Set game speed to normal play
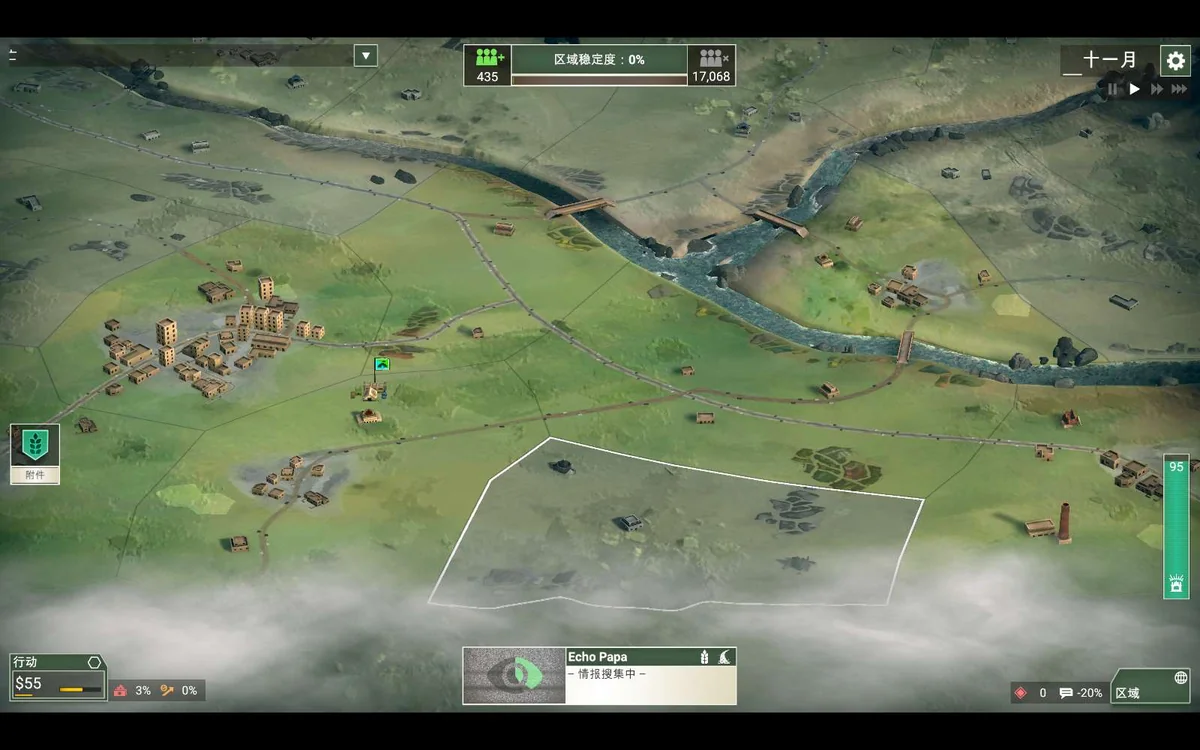Viewport: 1200px width, 750px height. pos(1134,89)
